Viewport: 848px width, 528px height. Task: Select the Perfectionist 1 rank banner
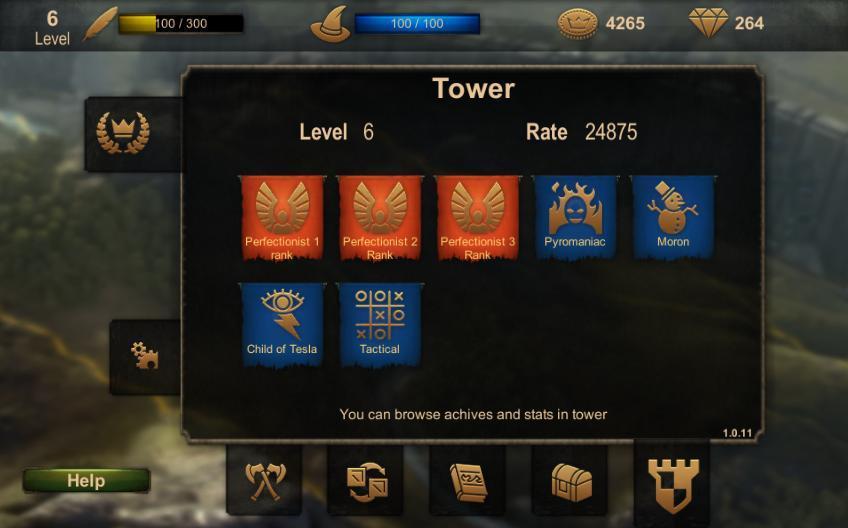(x=282, y=217)
